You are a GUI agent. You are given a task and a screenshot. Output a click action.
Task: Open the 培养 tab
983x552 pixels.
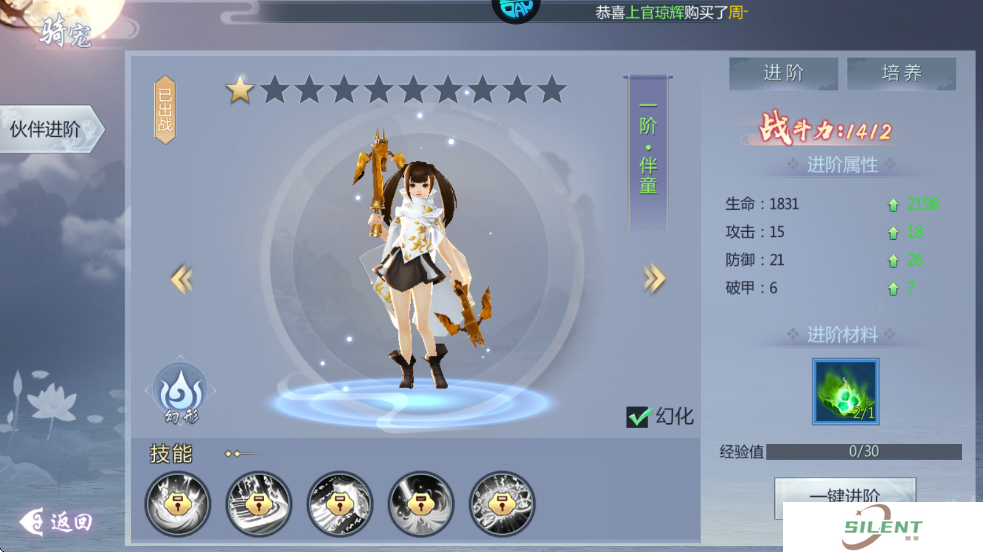coord(901,73)
